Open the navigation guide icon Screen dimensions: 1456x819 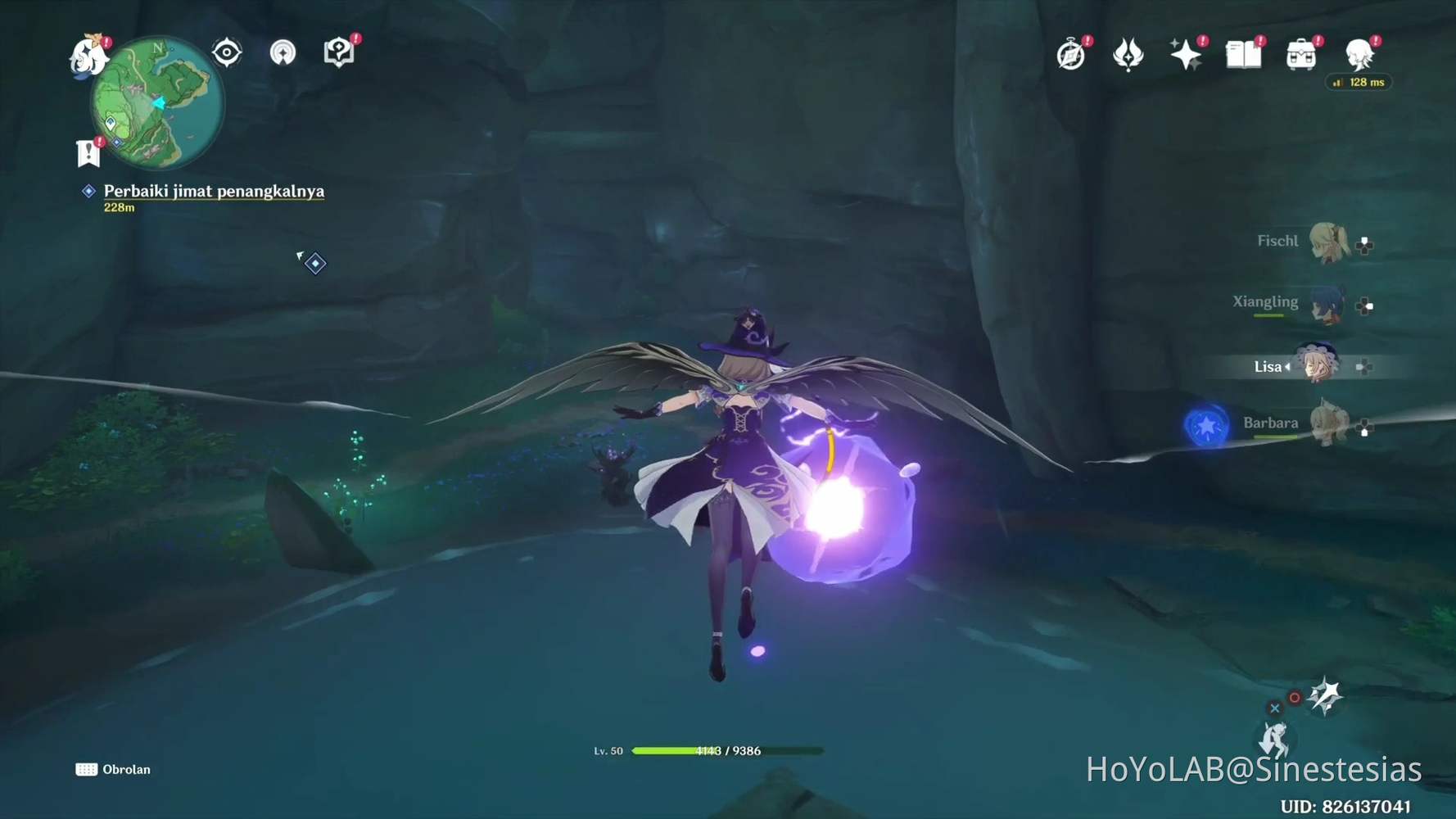[x=281, y=52]
